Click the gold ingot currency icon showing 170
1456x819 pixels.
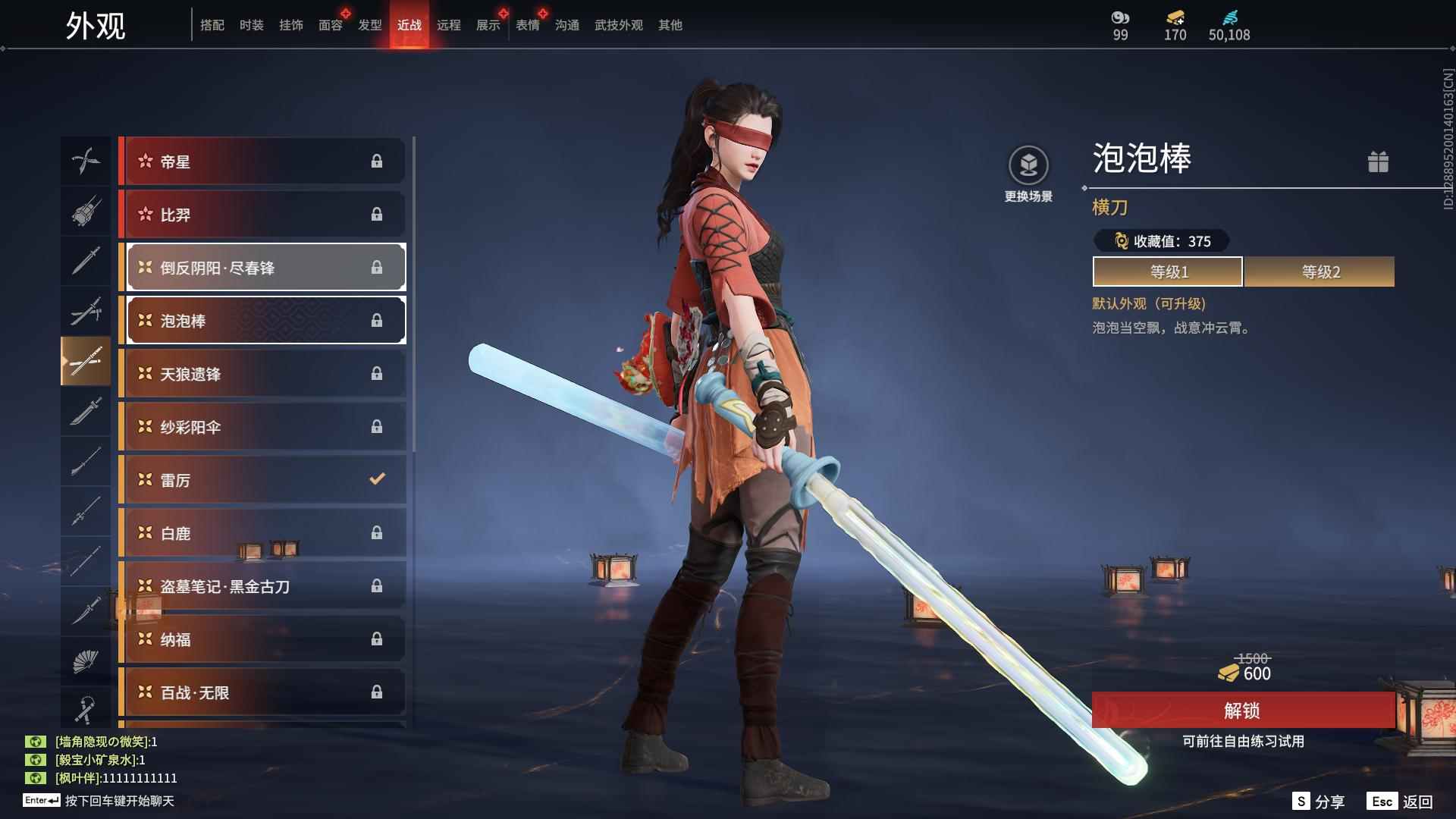(x=1174, y=18)
